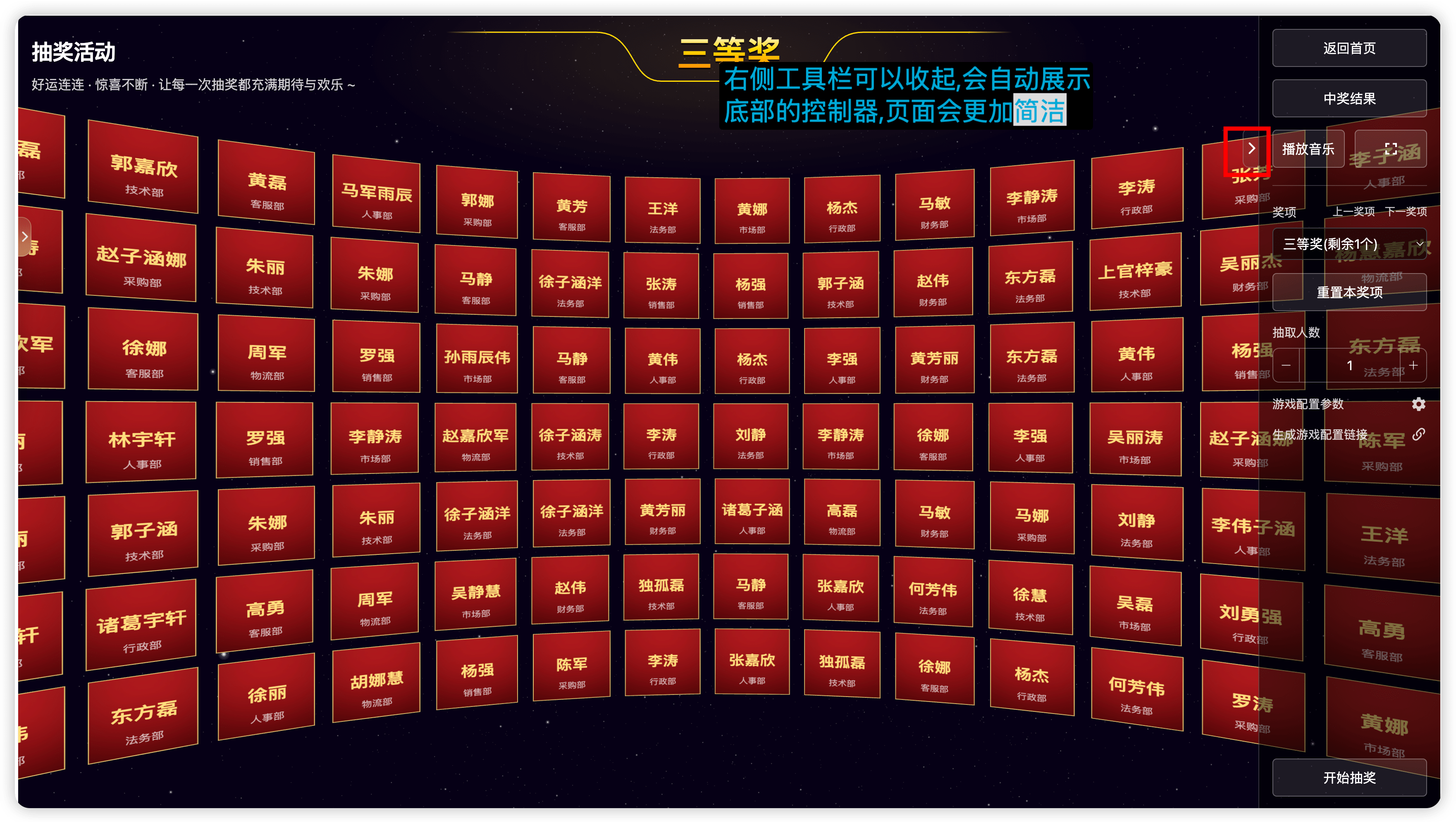The width and height of the screenshot is (1456, 823).
Task: Click the minus icon to decrease 抽取人数
Action: (1287, 365)
